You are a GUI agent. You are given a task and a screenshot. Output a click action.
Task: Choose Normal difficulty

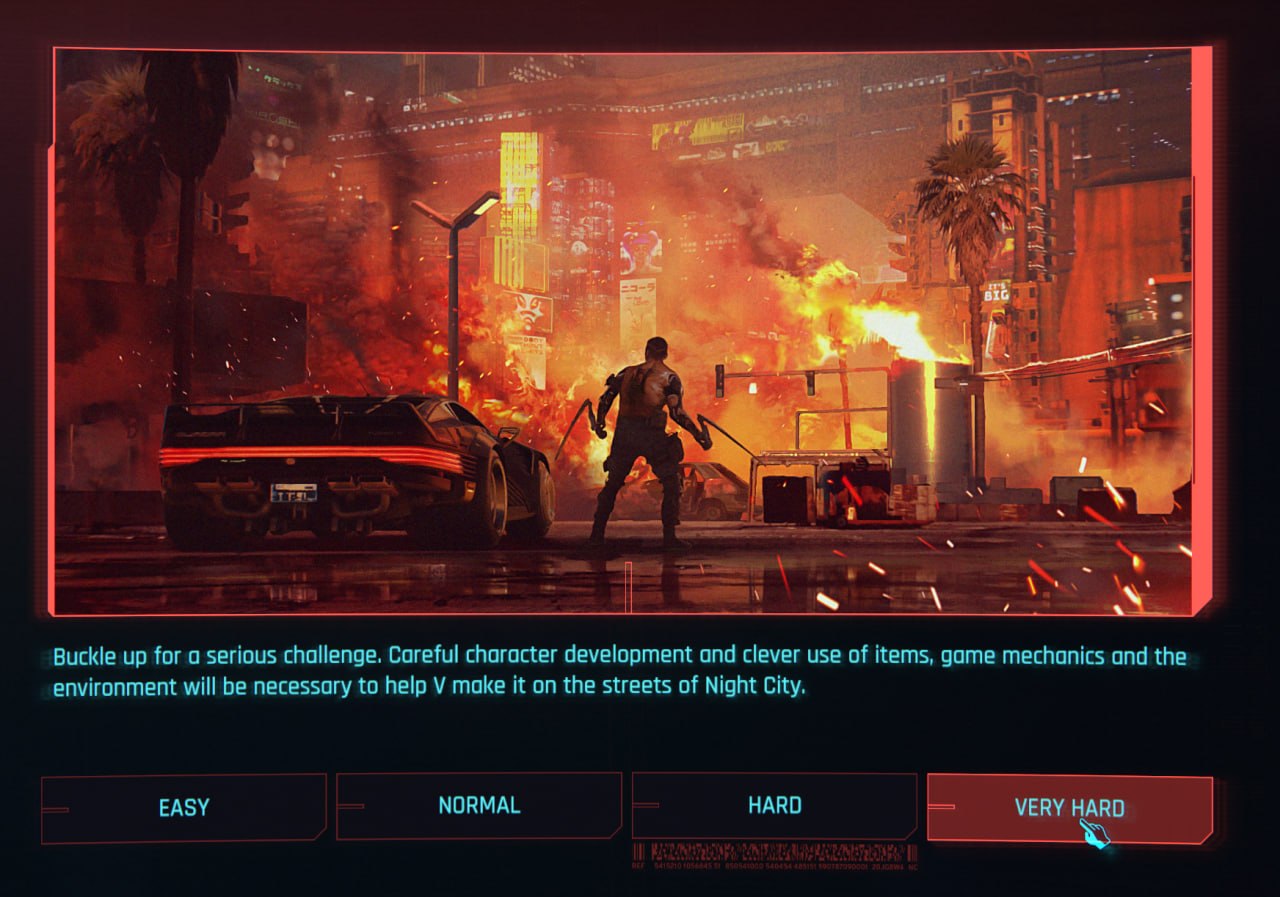click(x=479, y=805)
